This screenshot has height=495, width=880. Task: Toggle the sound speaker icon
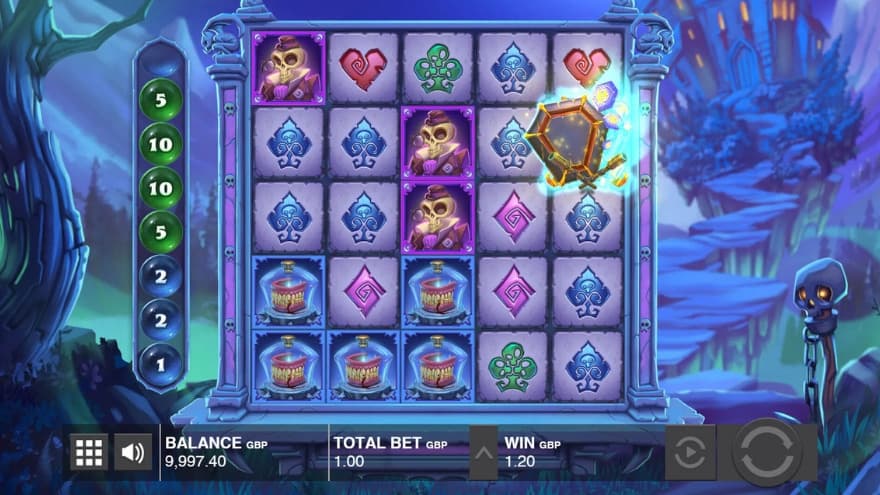click(133, 452)
